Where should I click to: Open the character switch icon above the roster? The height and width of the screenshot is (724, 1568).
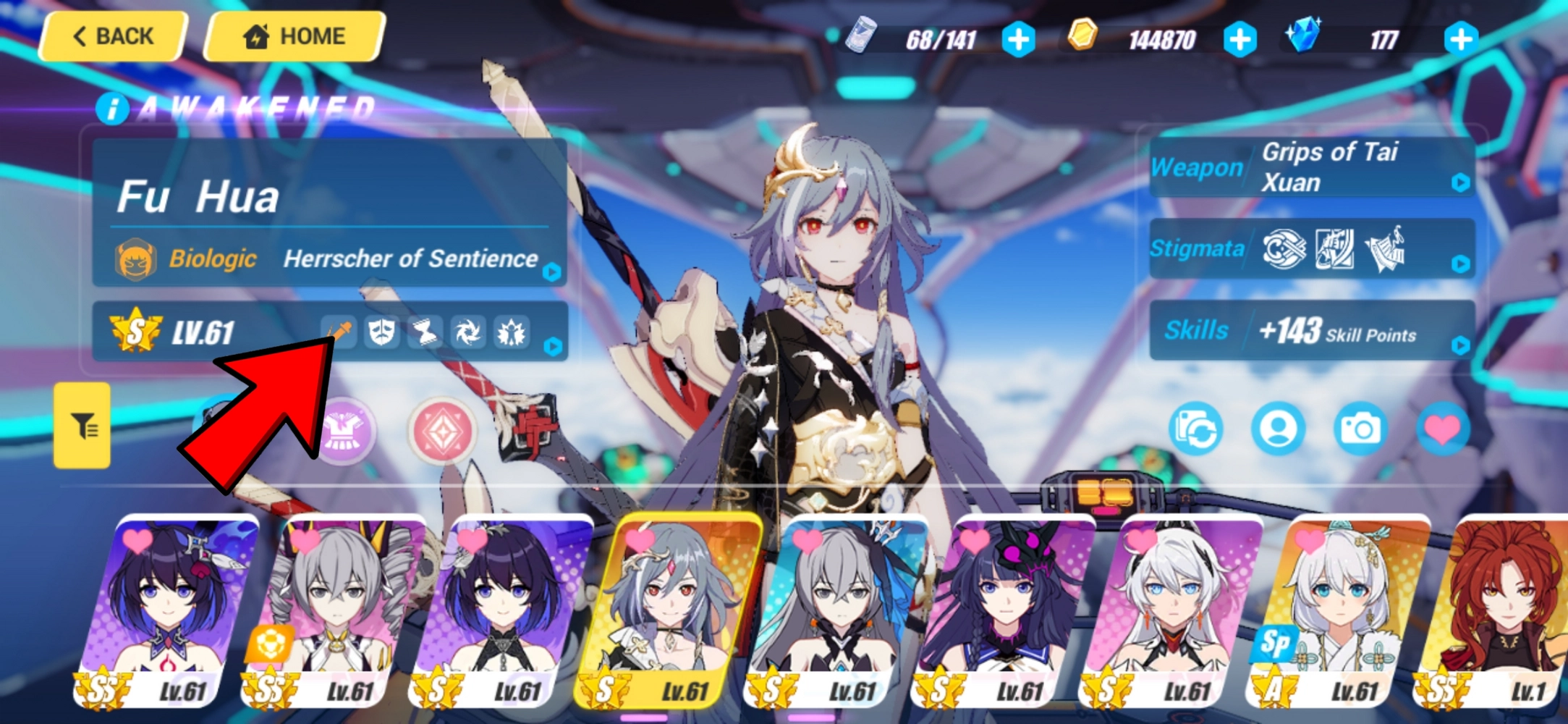click(1195, 429)
